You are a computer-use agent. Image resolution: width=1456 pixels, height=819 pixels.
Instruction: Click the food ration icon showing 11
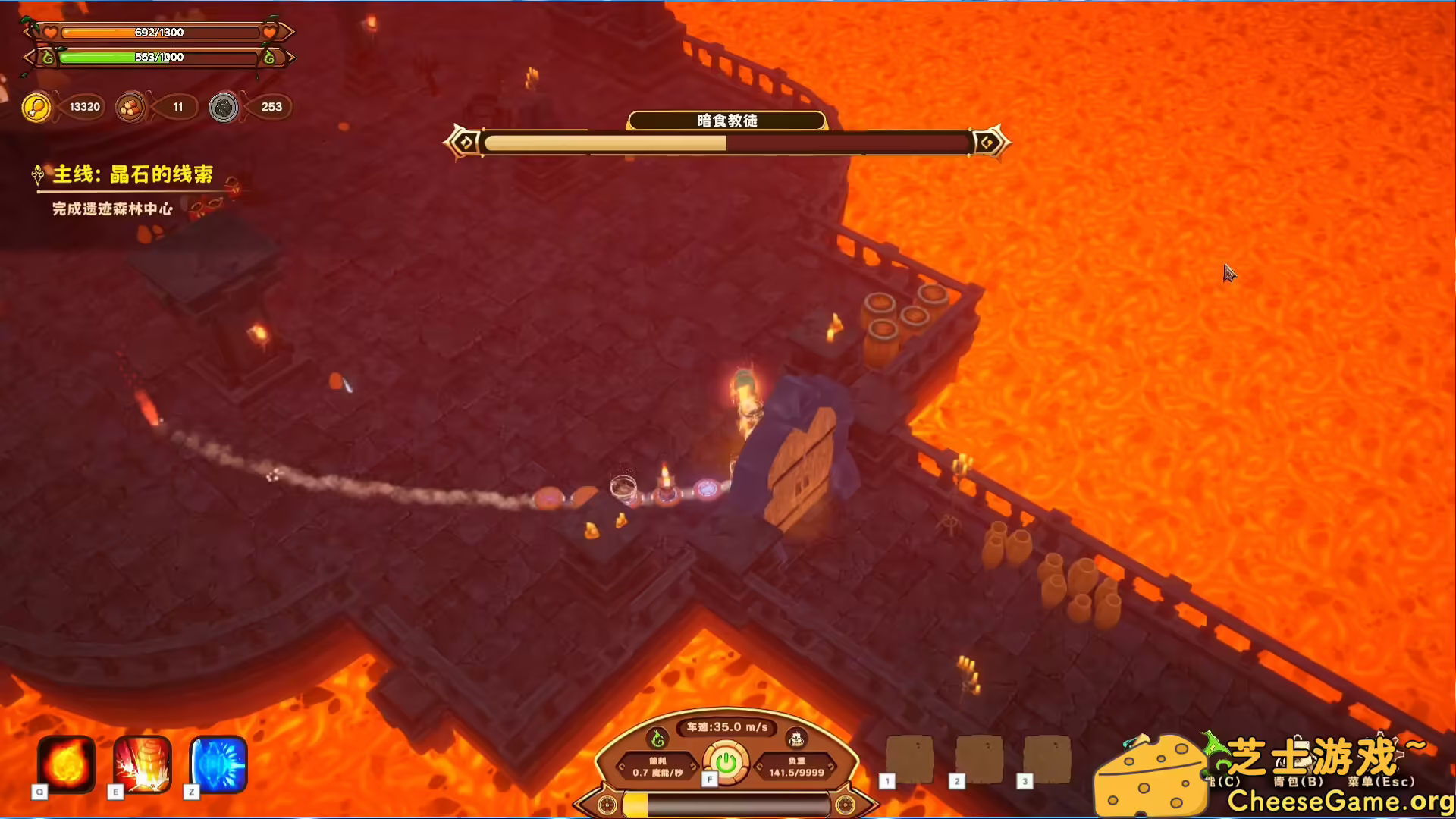(130, 107)
